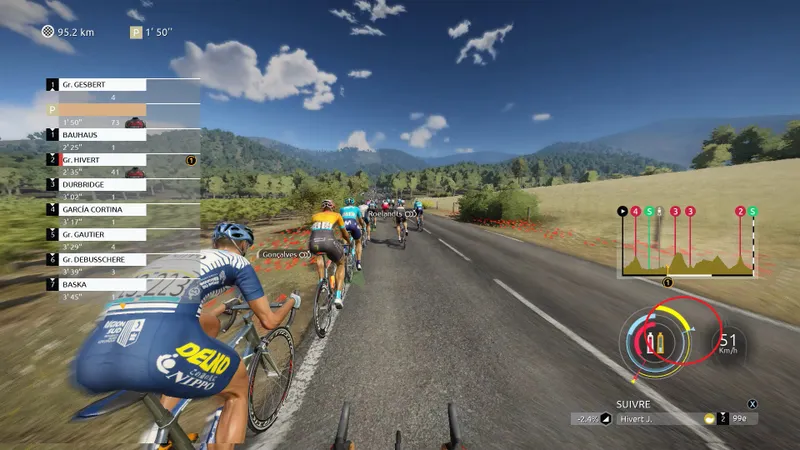Select the Gr. GAUTIER group row

tap(100, 233)
